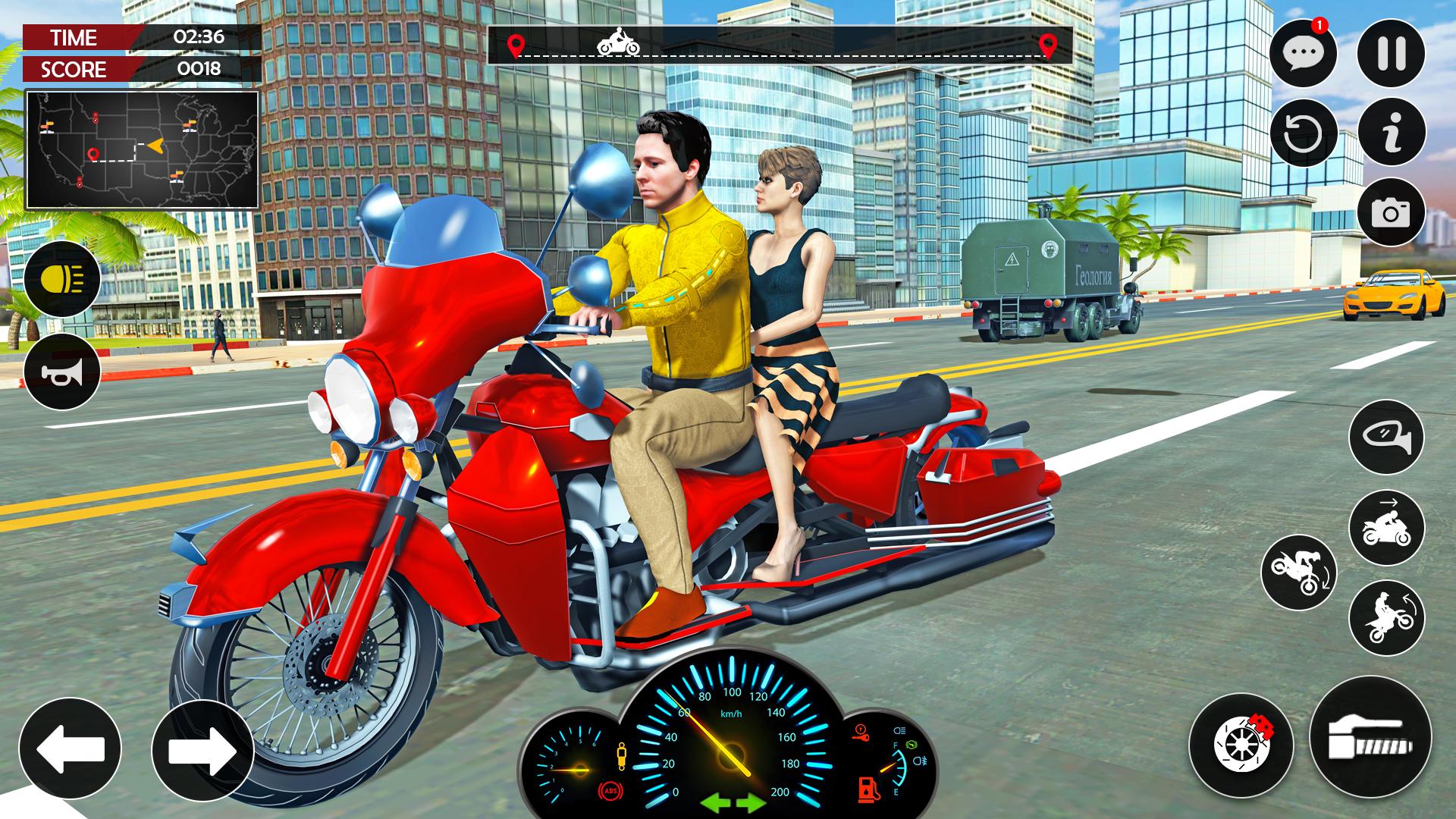Take a screenshot with the camera button
The height and width of the screenshot is (819, 1456).
(1391, 212)
